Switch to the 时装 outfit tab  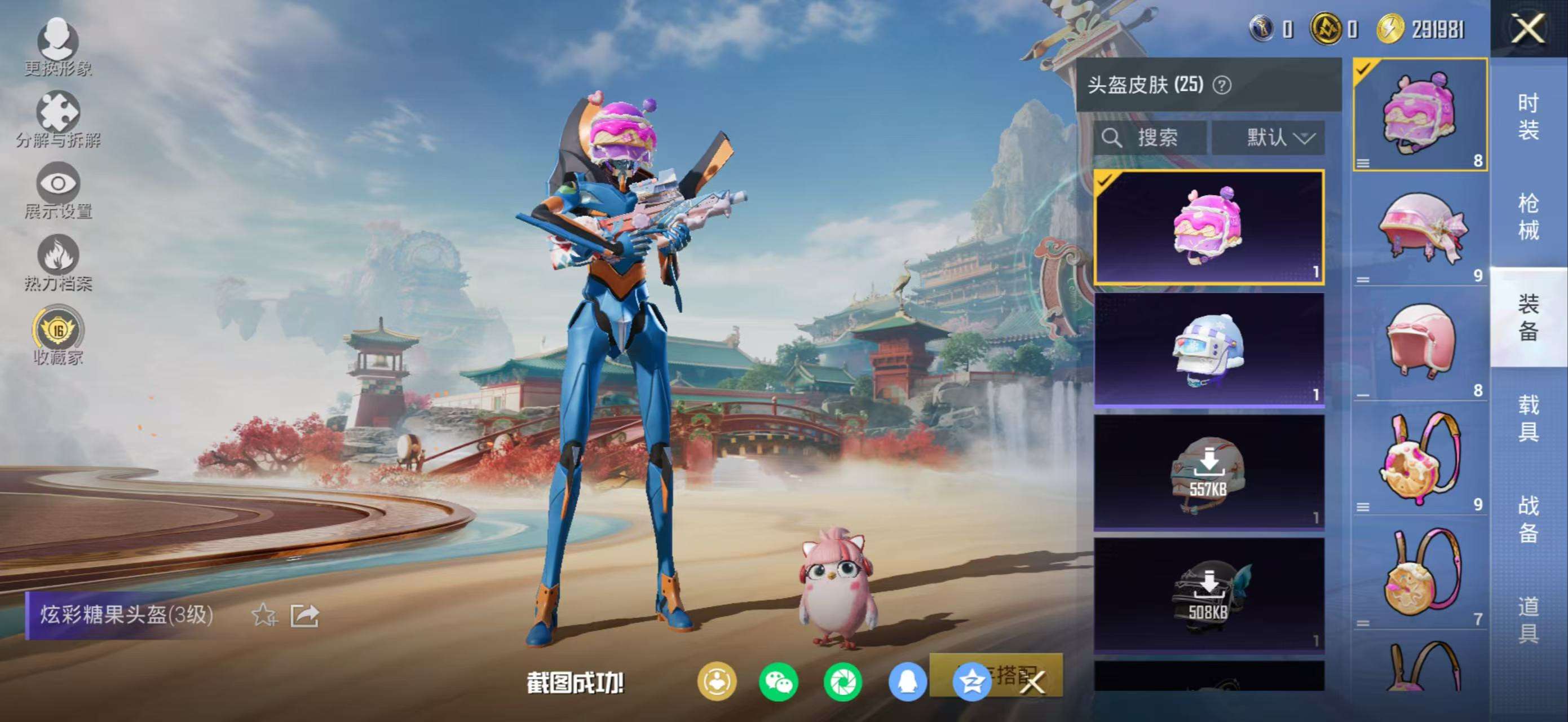coord(1528,116)
